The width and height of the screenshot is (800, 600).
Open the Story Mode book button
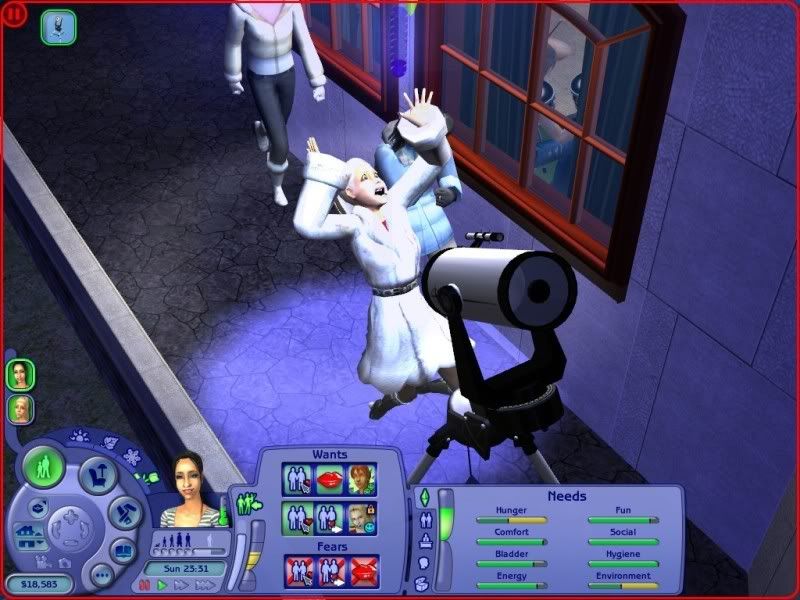pyautogui.click(x=122, y=549)
